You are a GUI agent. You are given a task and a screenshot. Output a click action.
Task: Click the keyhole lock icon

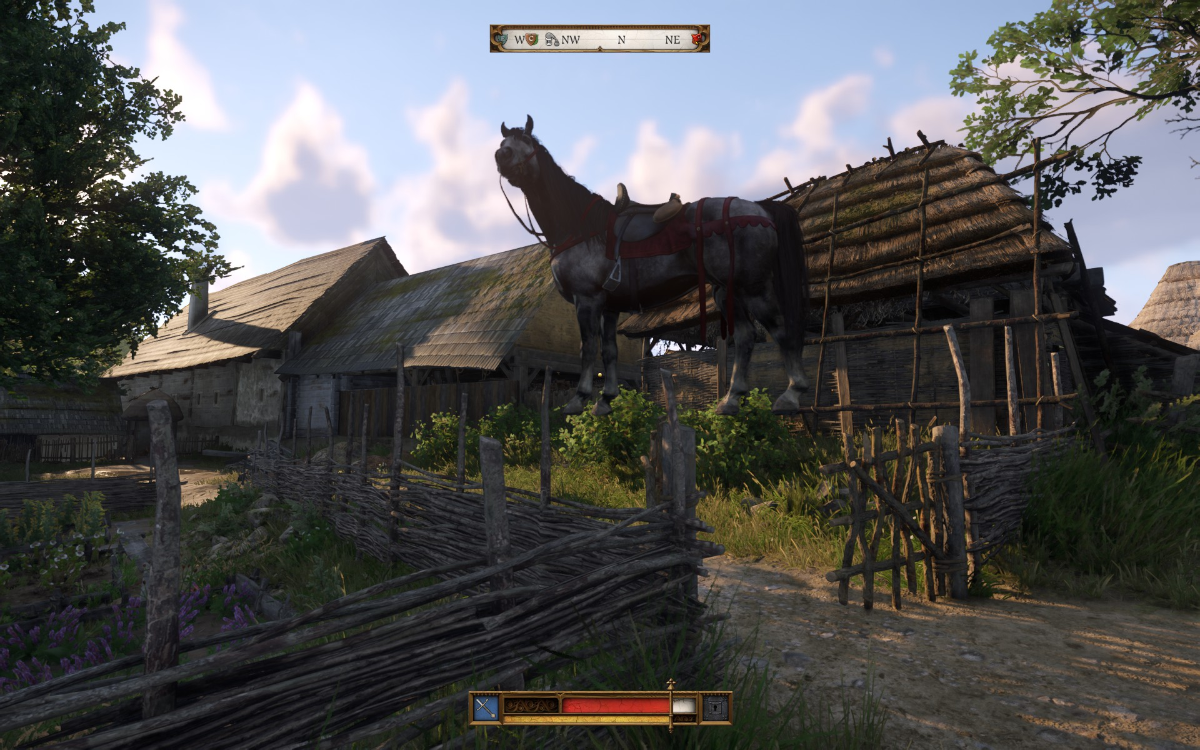(715, 708)
